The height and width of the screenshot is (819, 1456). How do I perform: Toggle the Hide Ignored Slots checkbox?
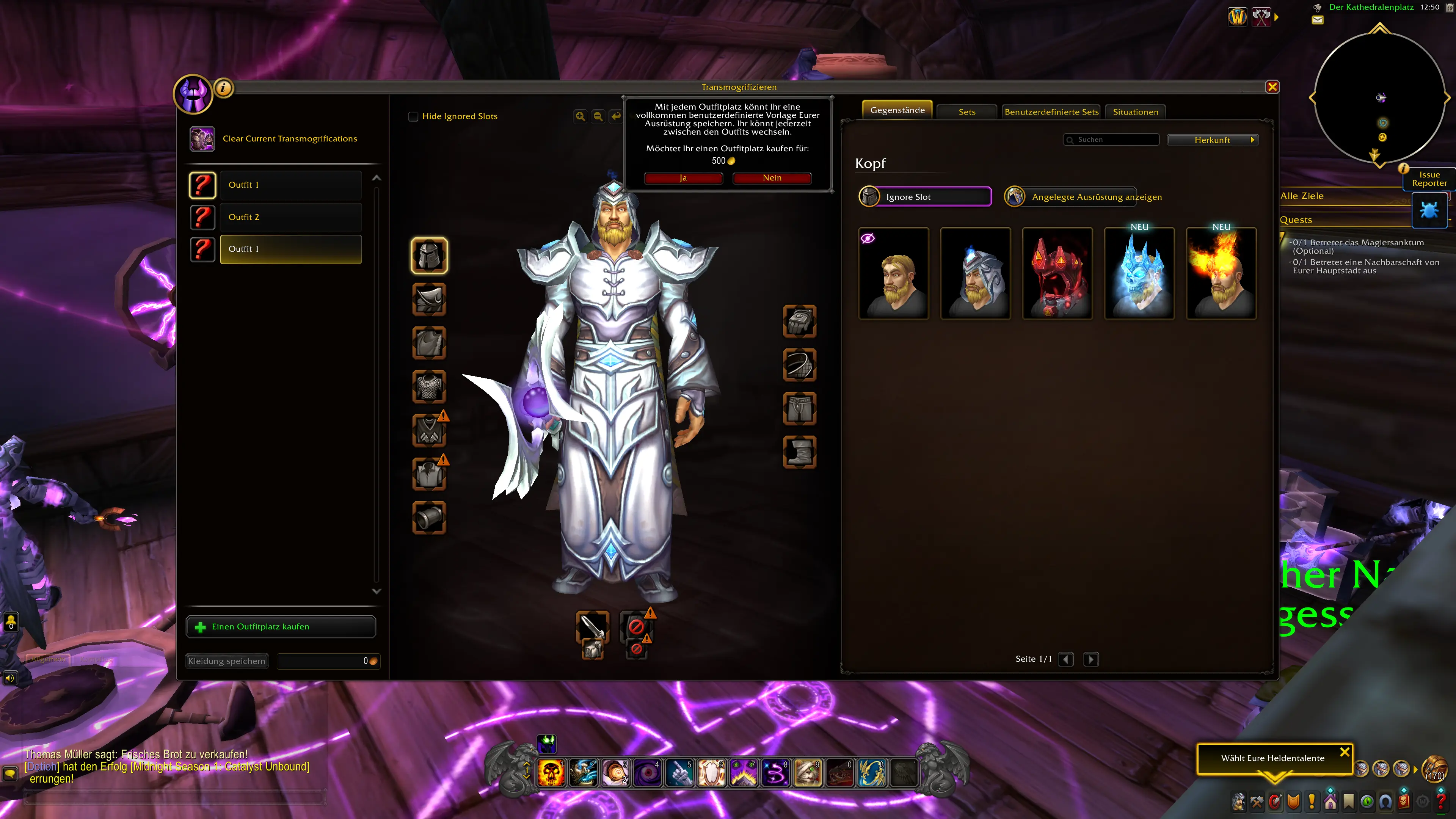tap(413, 116)
